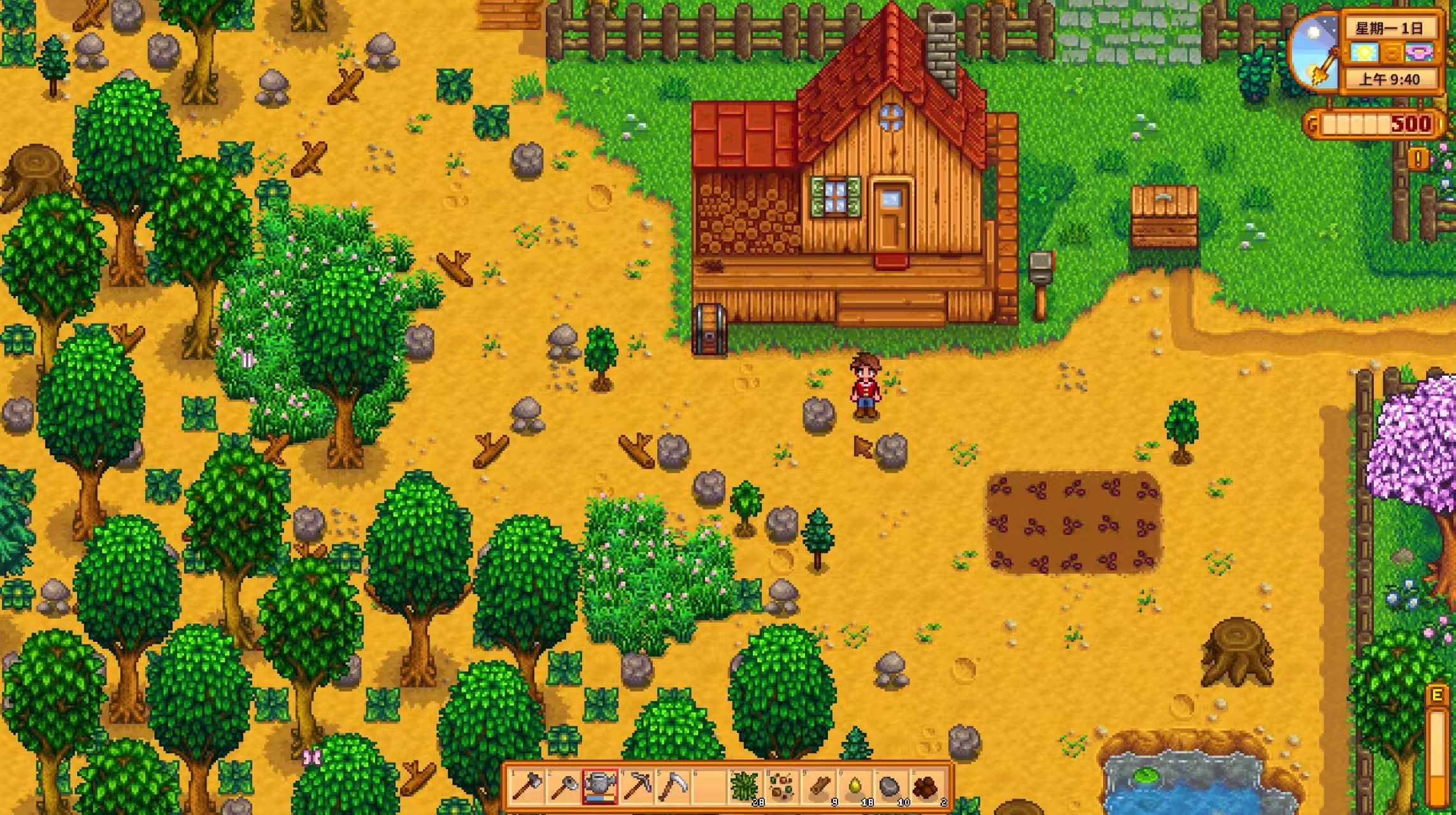Select the yellow sap stack

[853, 787]
